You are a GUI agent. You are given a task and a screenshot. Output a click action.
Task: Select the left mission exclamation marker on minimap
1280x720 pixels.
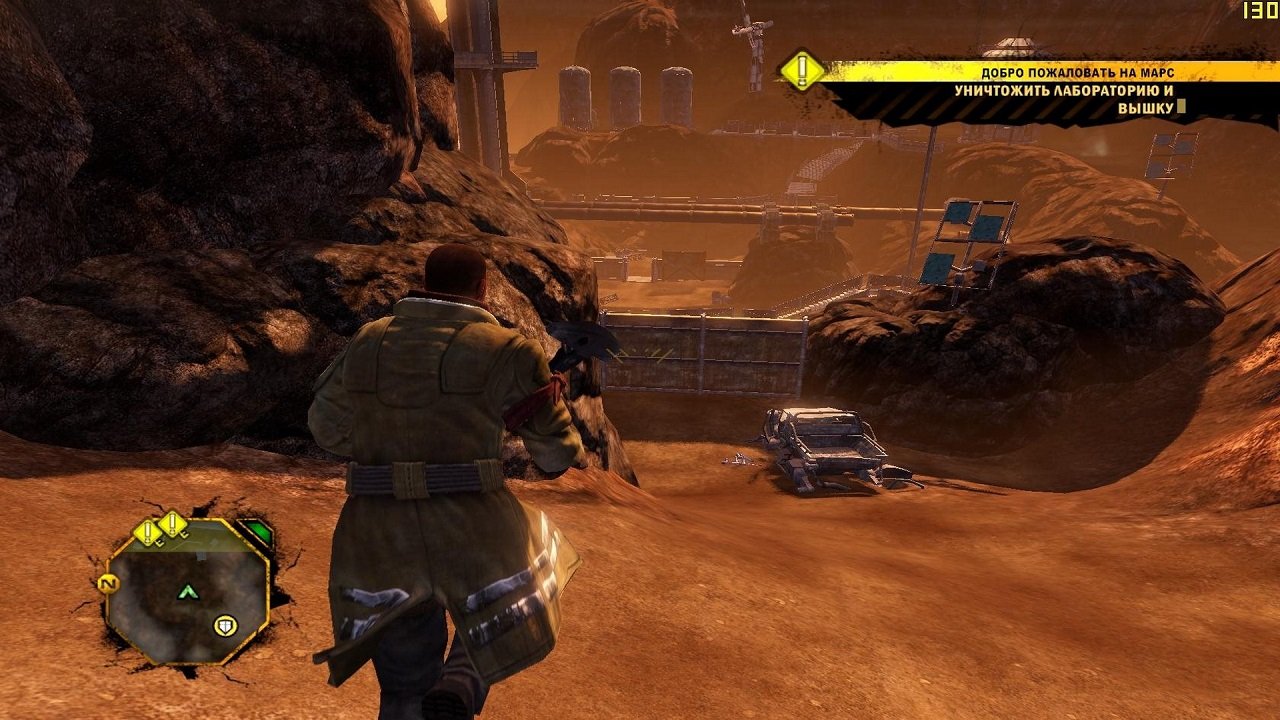pos(147,530)
